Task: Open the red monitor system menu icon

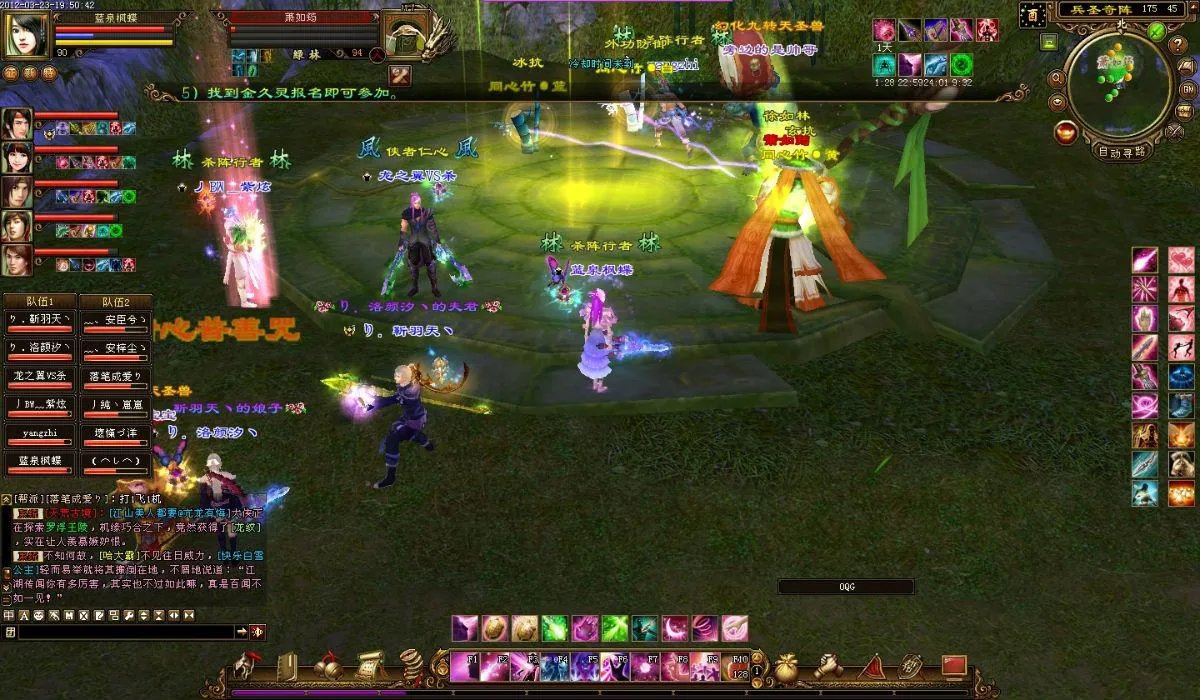Action: click(x=953, y=665)
